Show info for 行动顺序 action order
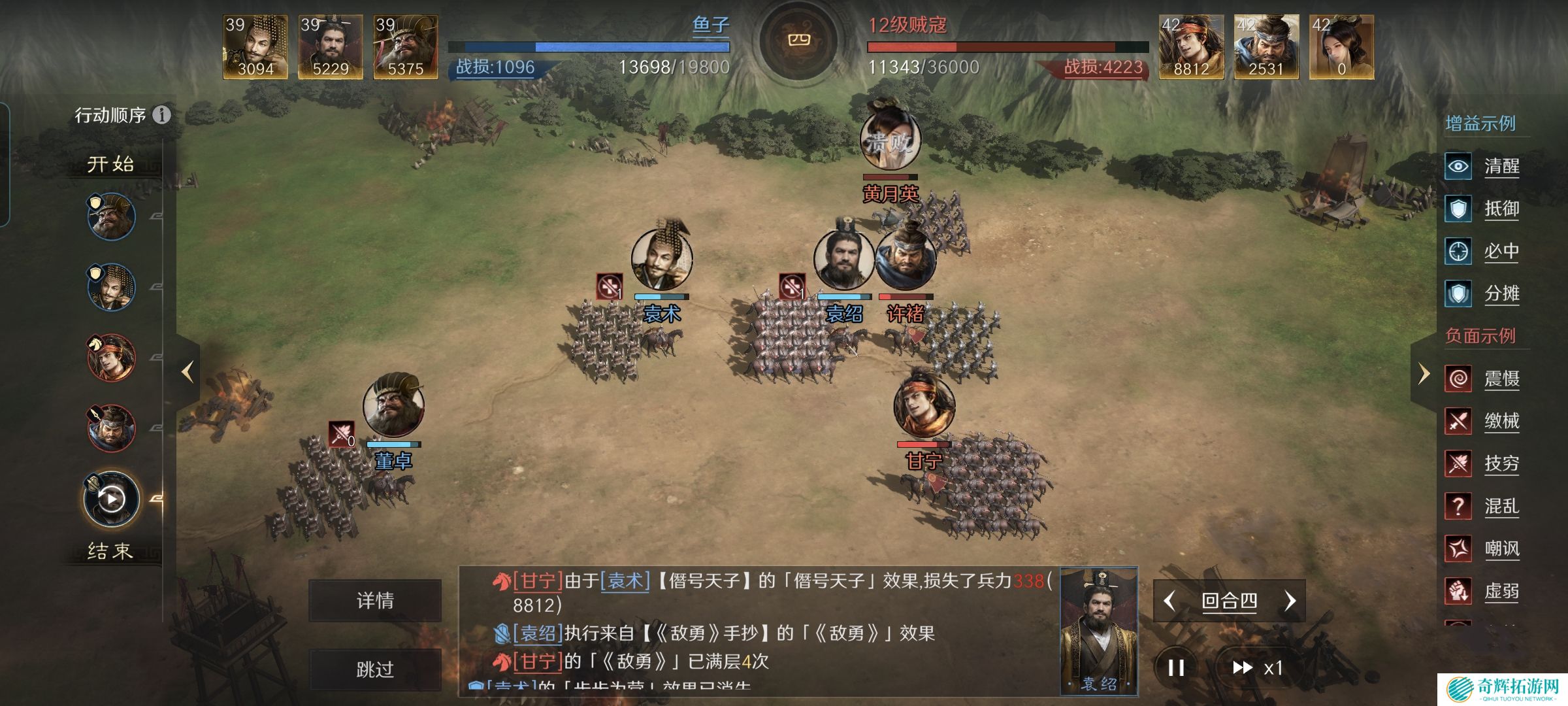 pyautogui.click(x=161, y=115)
